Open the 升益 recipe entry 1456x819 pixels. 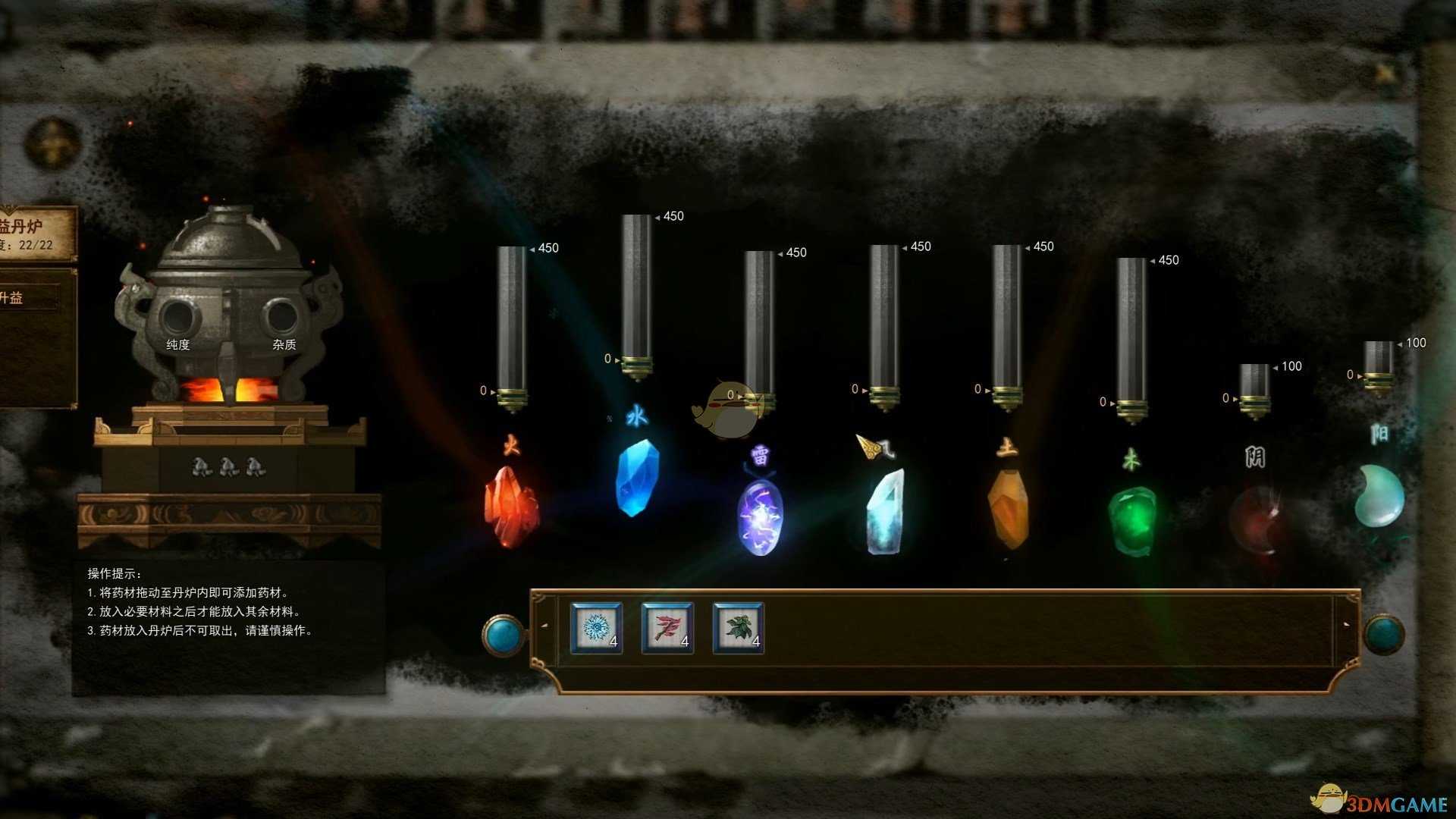click(29, 297)
